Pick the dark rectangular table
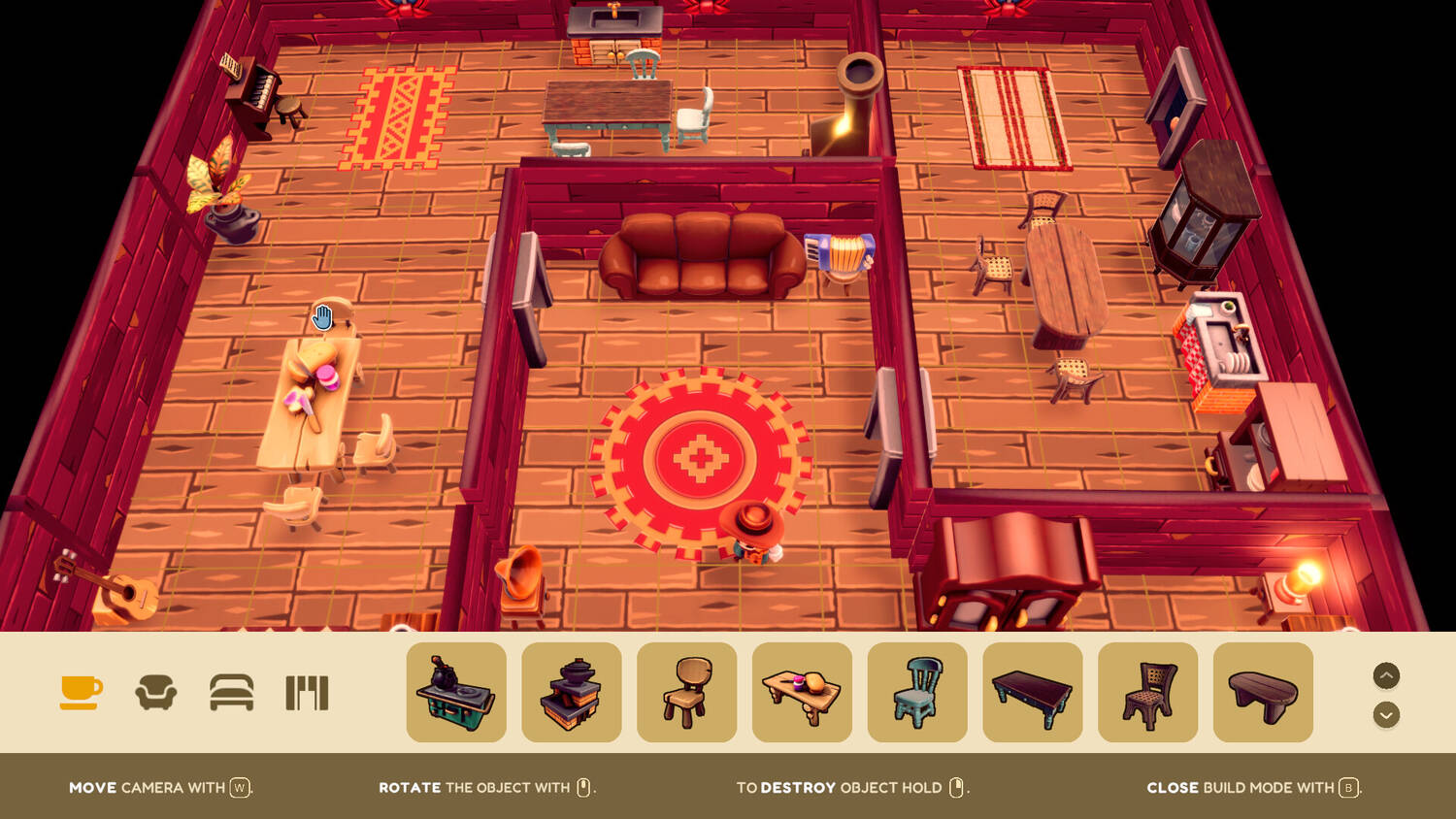 coord(1033,693)
